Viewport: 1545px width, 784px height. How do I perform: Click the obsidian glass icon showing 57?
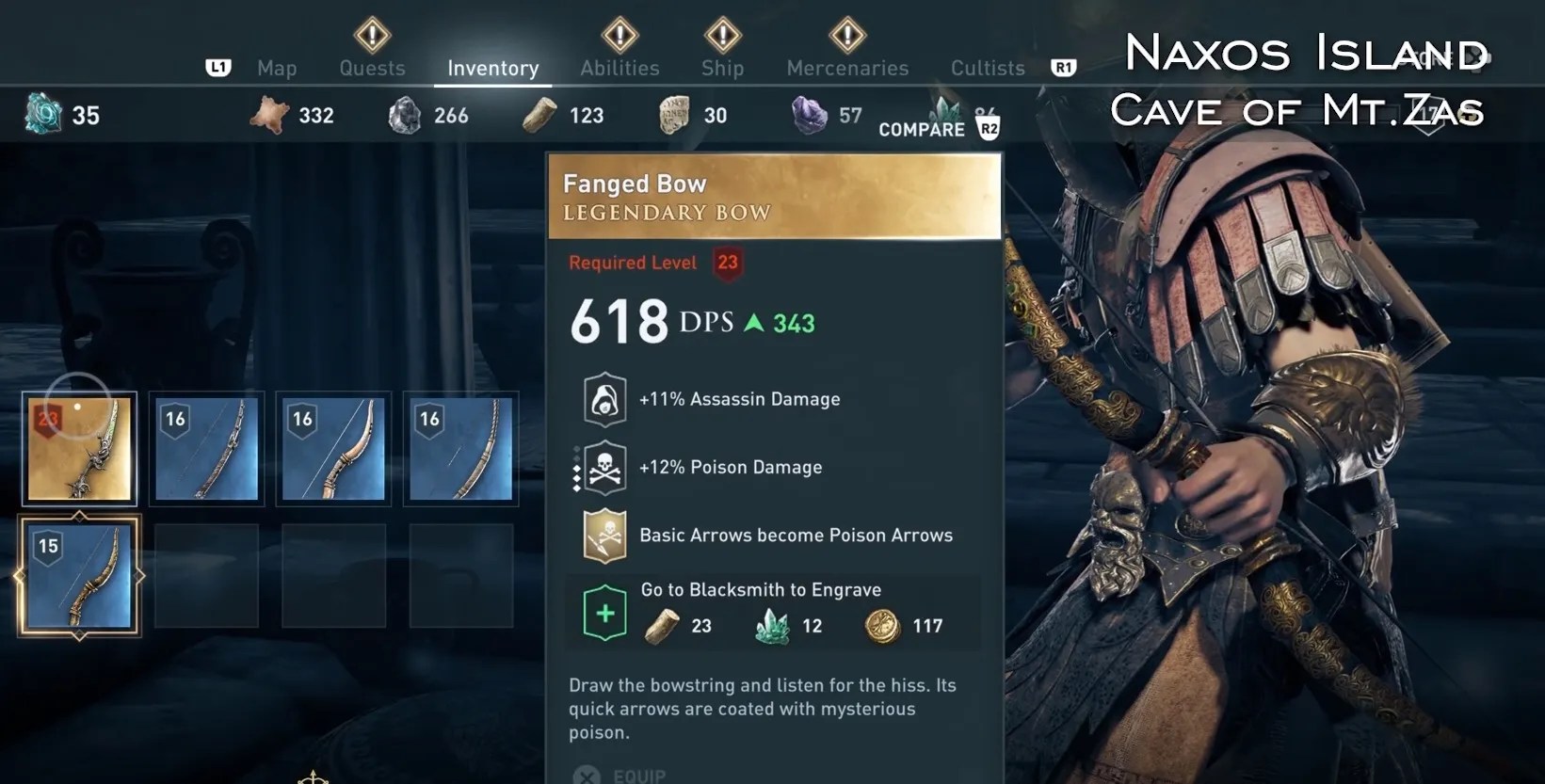click(x=810, y=114)
